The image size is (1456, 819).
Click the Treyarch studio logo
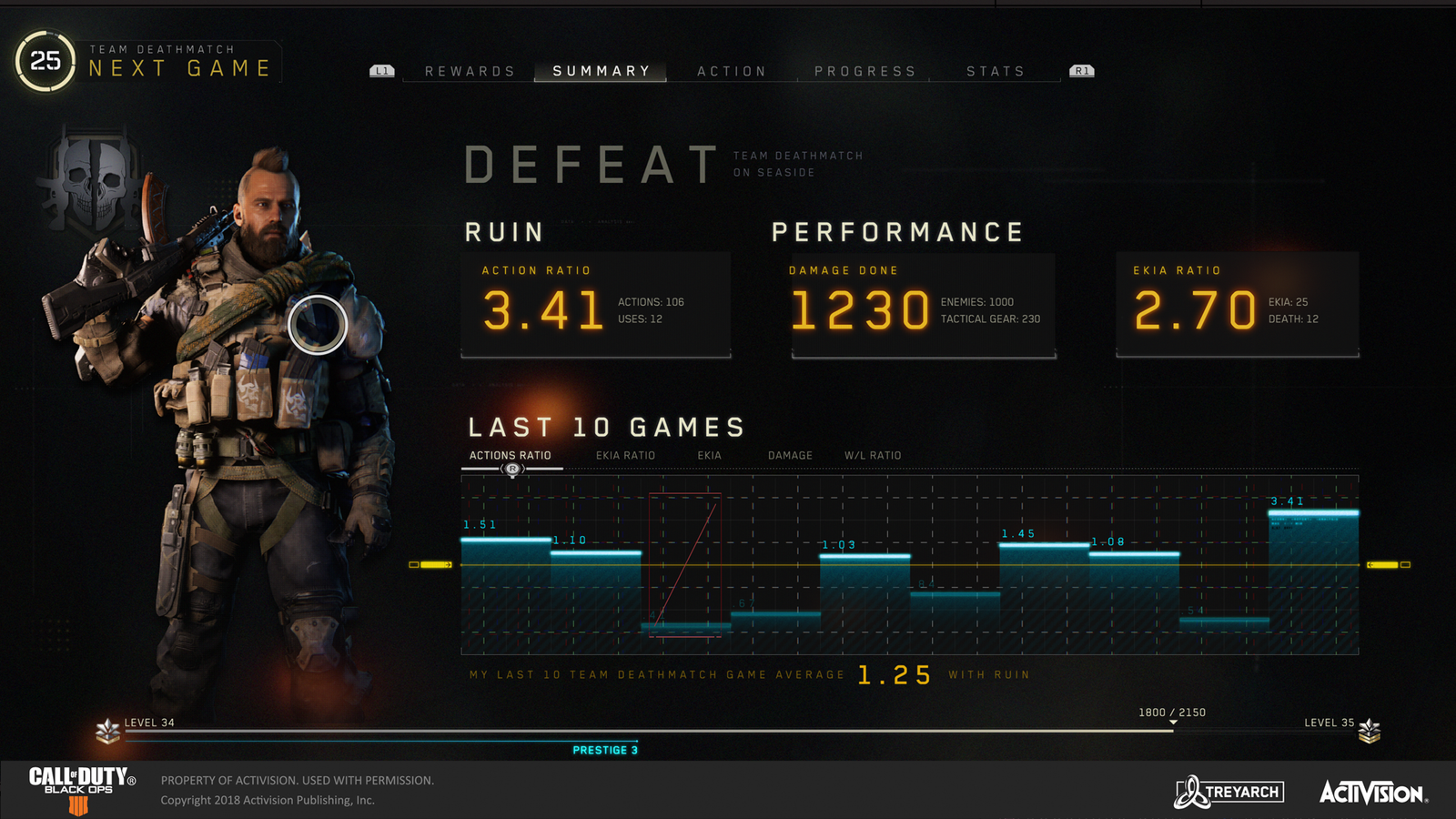(1227, 791)
